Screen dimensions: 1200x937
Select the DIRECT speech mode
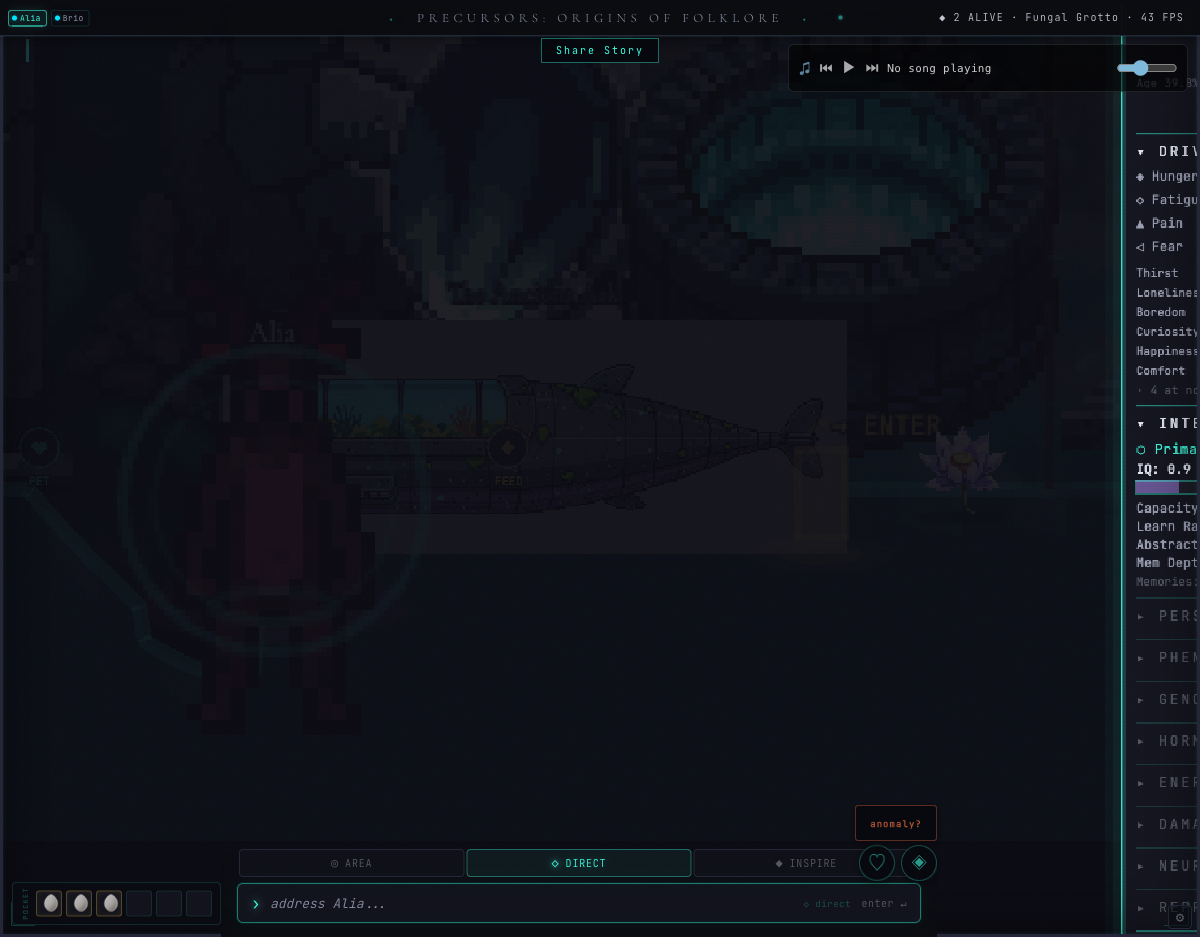tap(578, 863)
